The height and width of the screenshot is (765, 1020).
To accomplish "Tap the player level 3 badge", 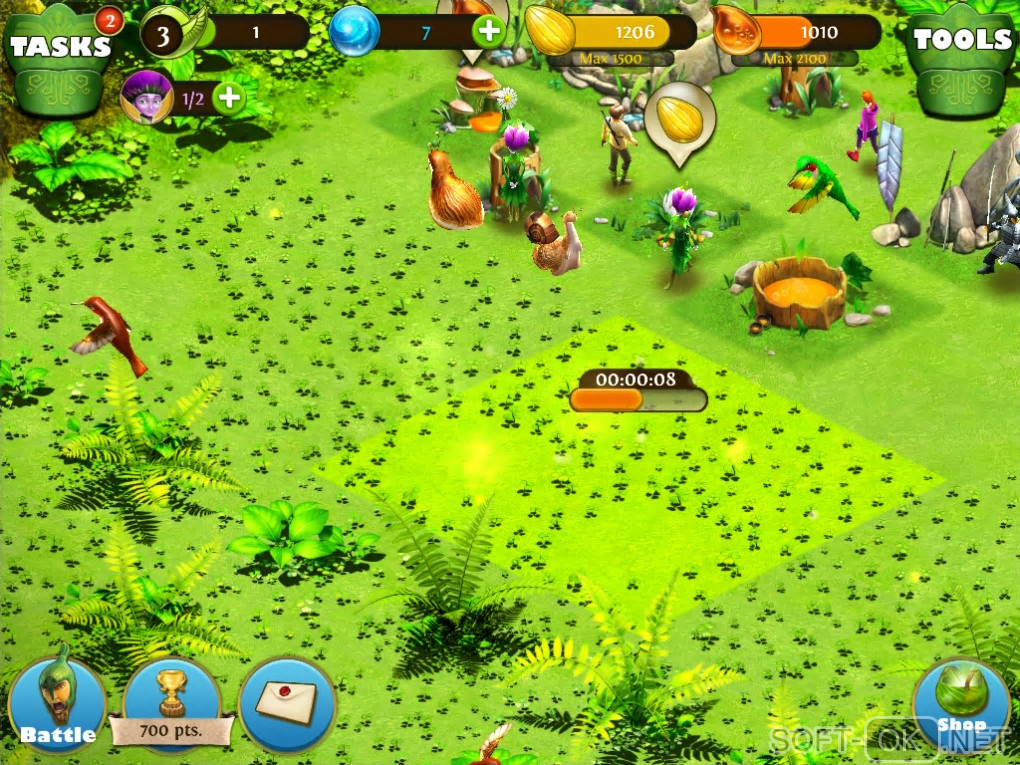I will click(x=162, y=33).
